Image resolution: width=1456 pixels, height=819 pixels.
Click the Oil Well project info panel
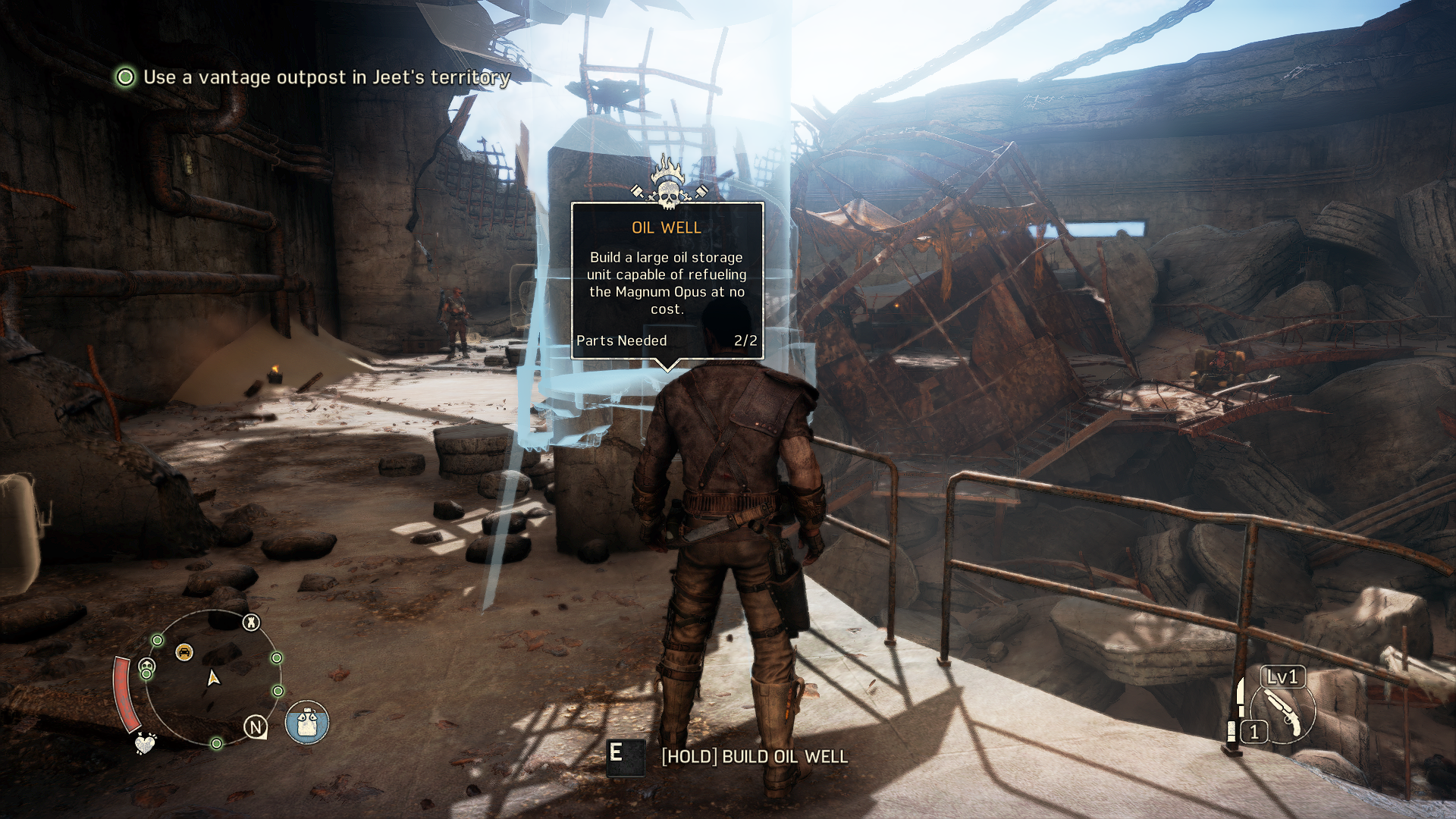[667, 281]
